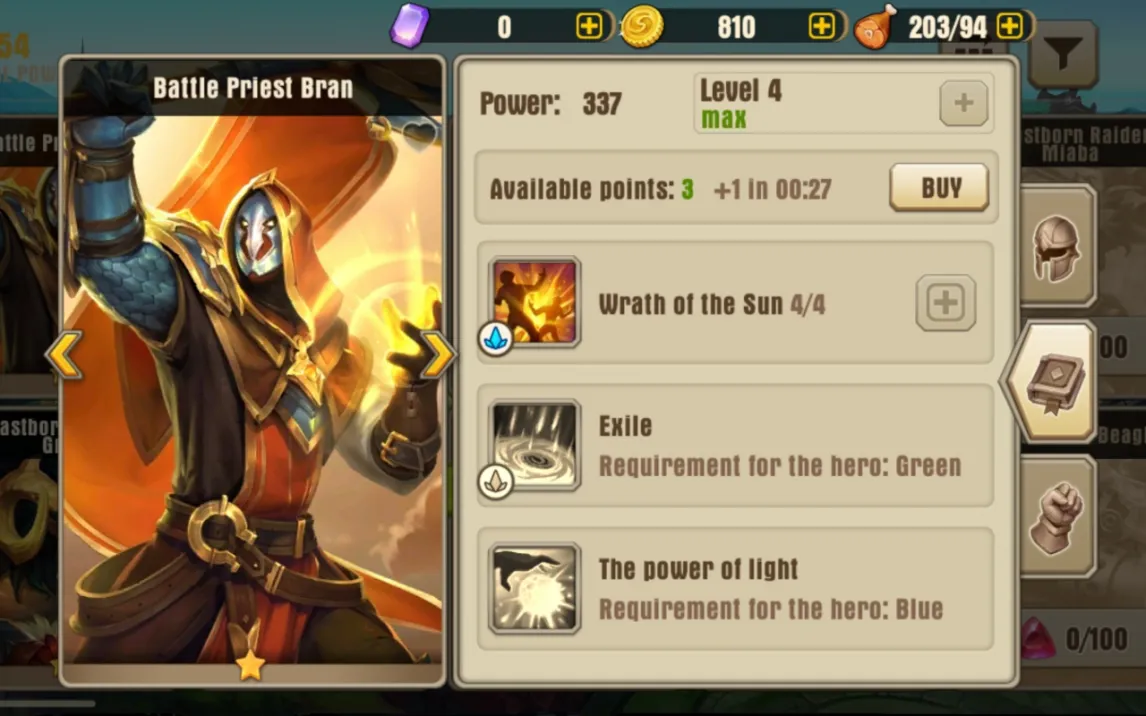Switch to the fist tab
Screen dimensions: 1146x716
[x=1057, y=516]
